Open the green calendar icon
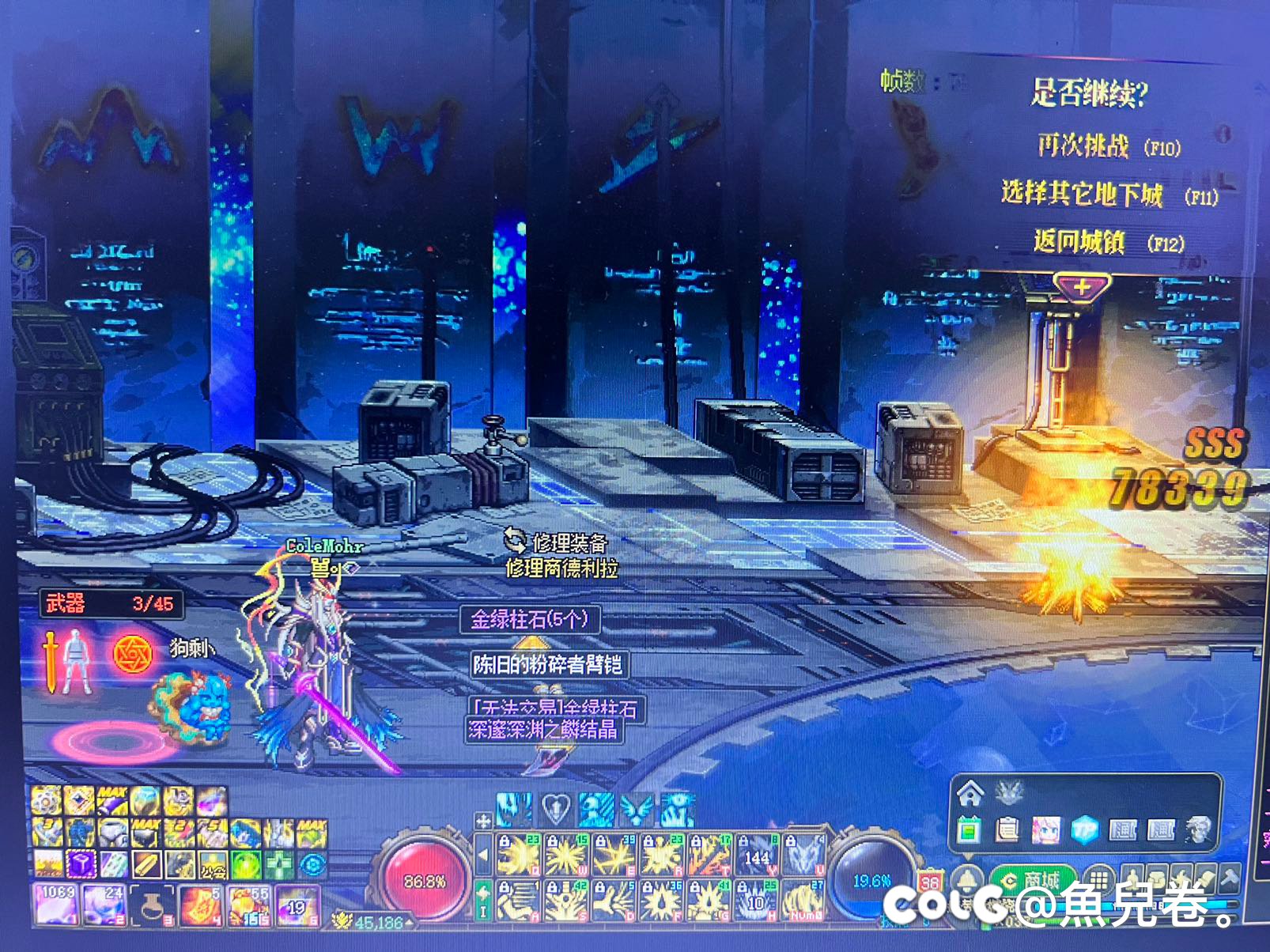This screenshot has height=952, width=1270. pyautogui.click(x=970, y=829)
